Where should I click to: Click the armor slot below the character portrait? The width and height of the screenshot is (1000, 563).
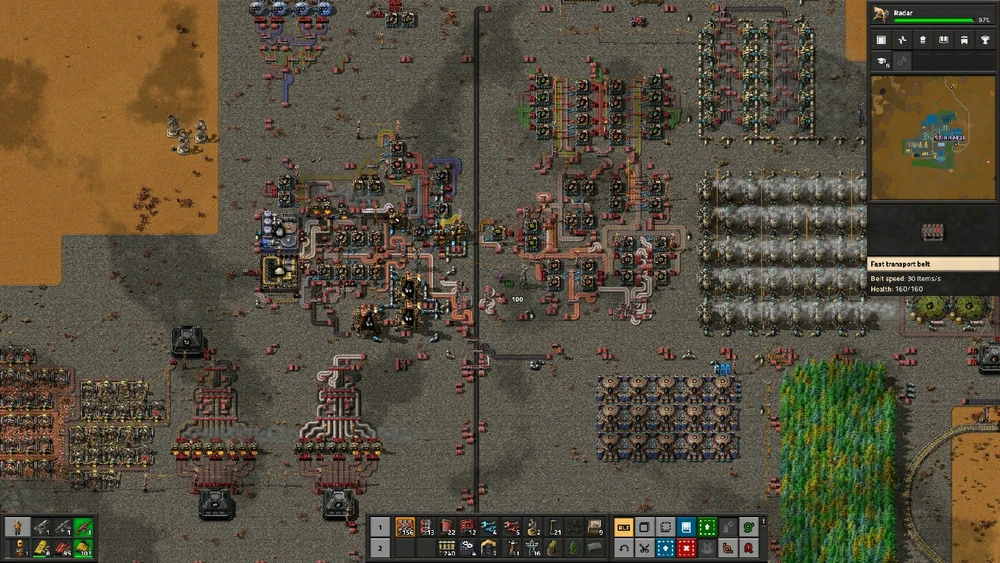pyautogui.click(x=21, y=547)
